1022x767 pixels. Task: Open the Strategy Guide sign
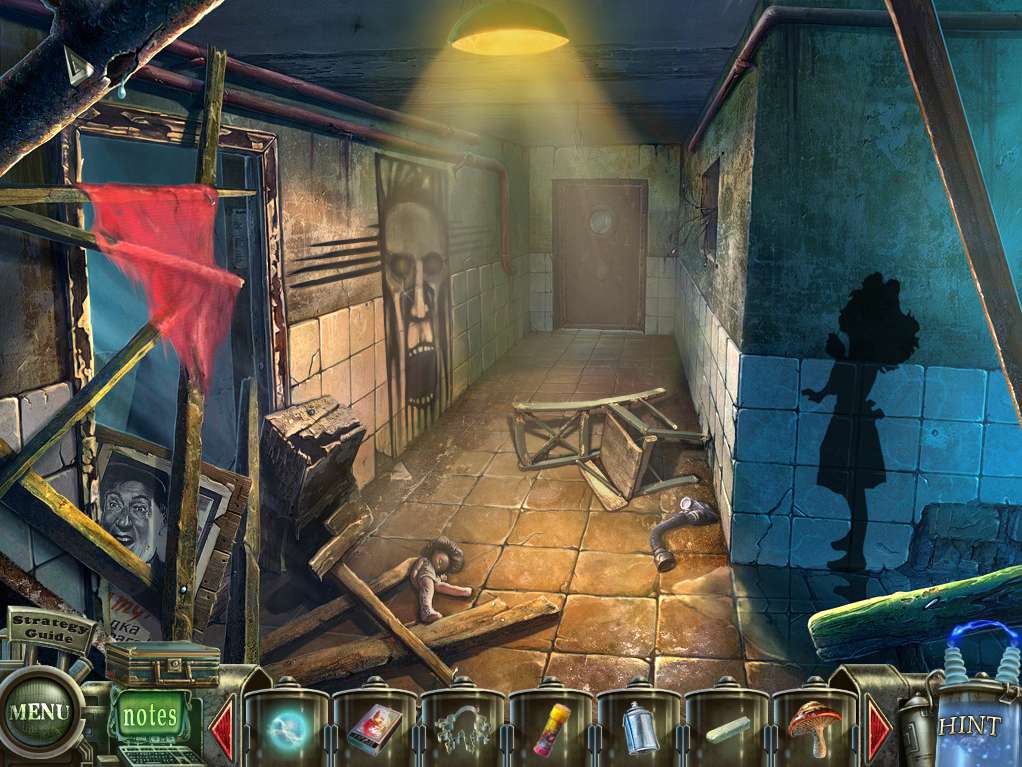(x=51, y=630)
